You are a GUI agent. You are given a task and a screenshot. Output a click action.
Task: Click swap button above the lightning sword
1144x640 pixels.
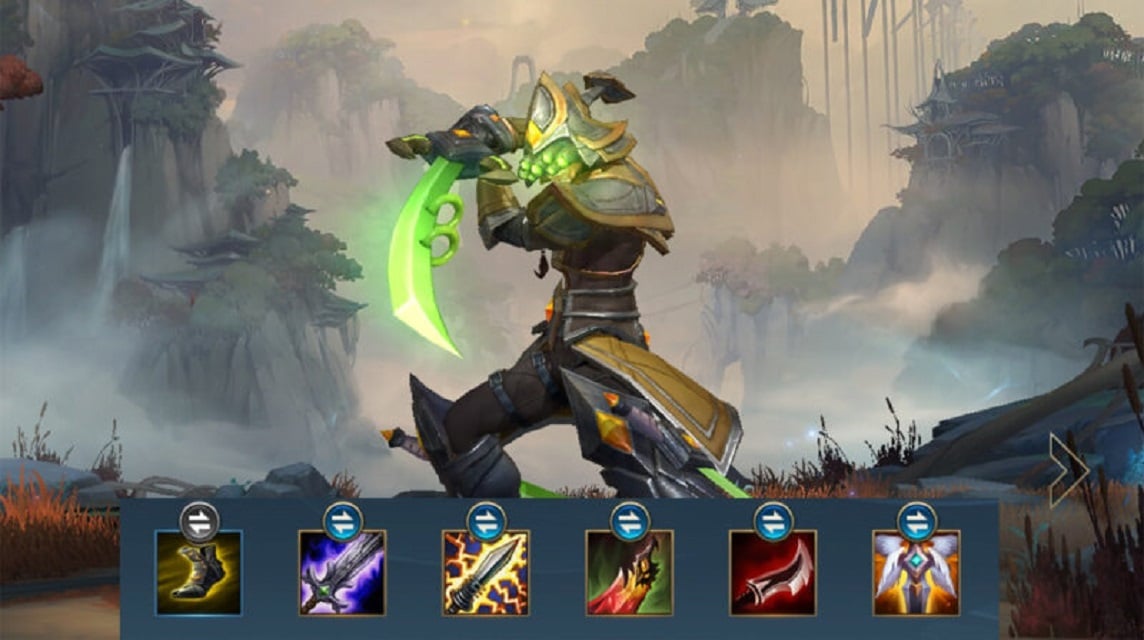pos(487,522)
